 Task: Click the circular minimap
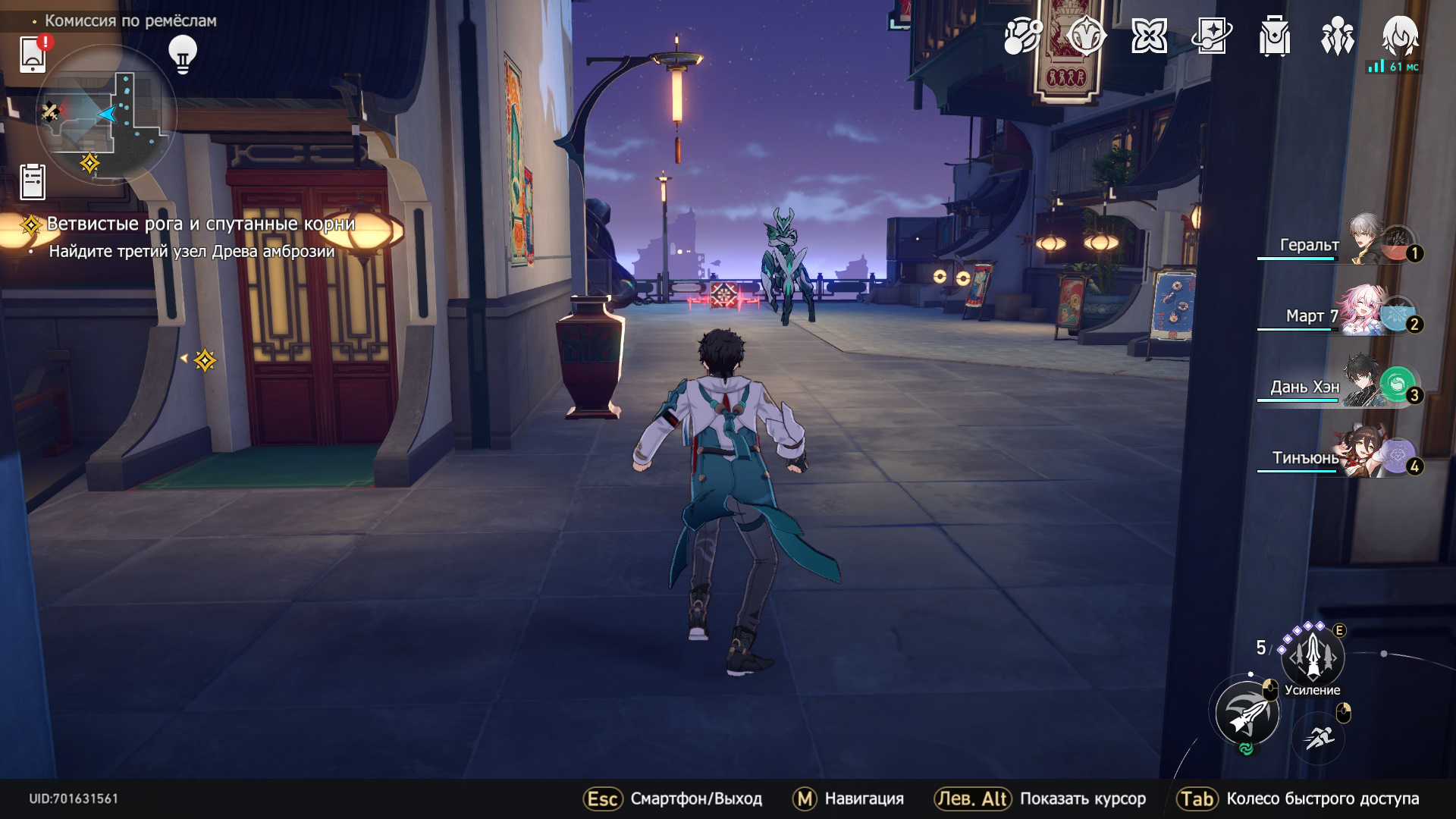pos(106,115)
